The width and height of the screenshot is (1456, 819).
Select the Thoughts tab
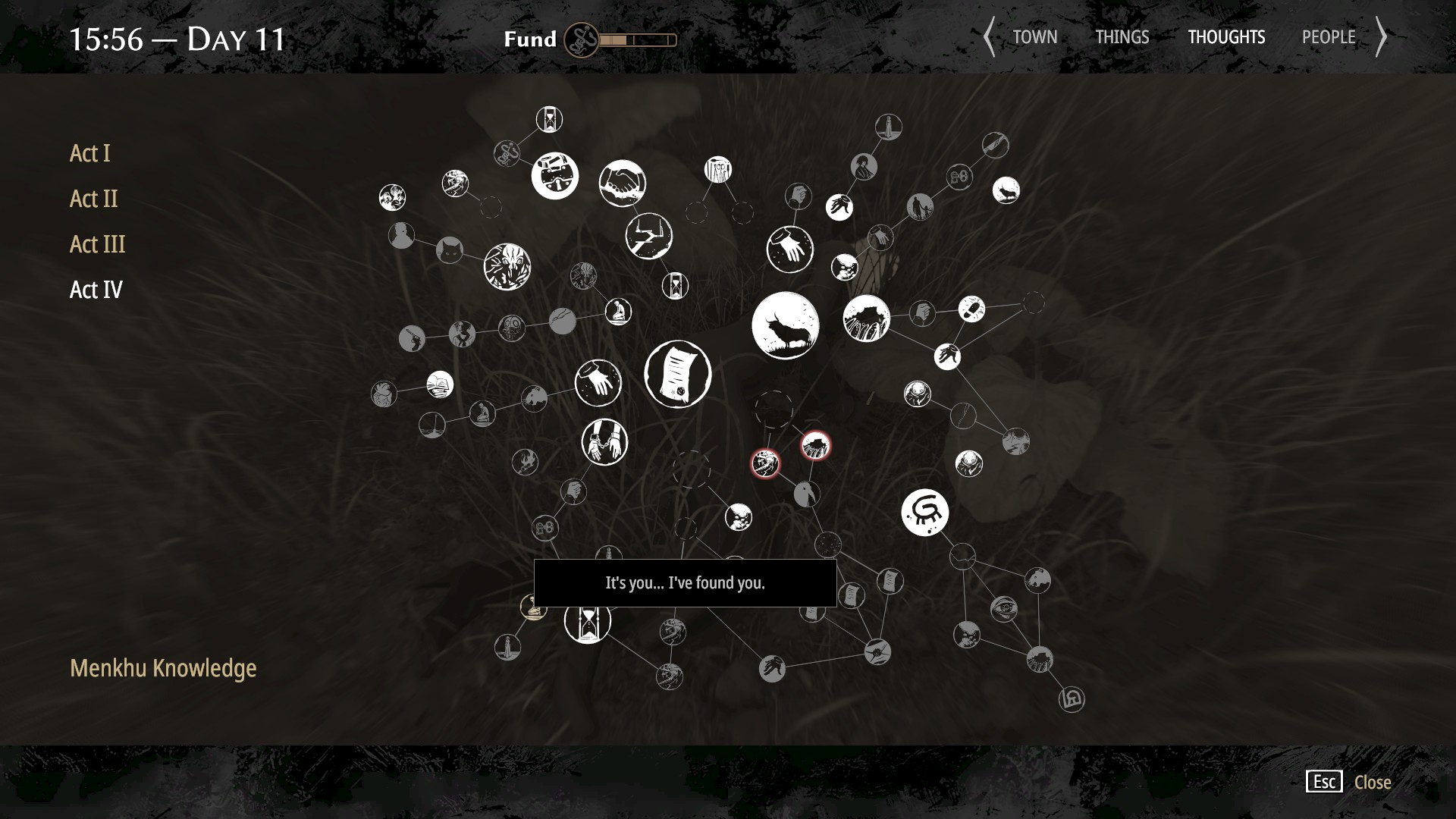point(1226,37)
